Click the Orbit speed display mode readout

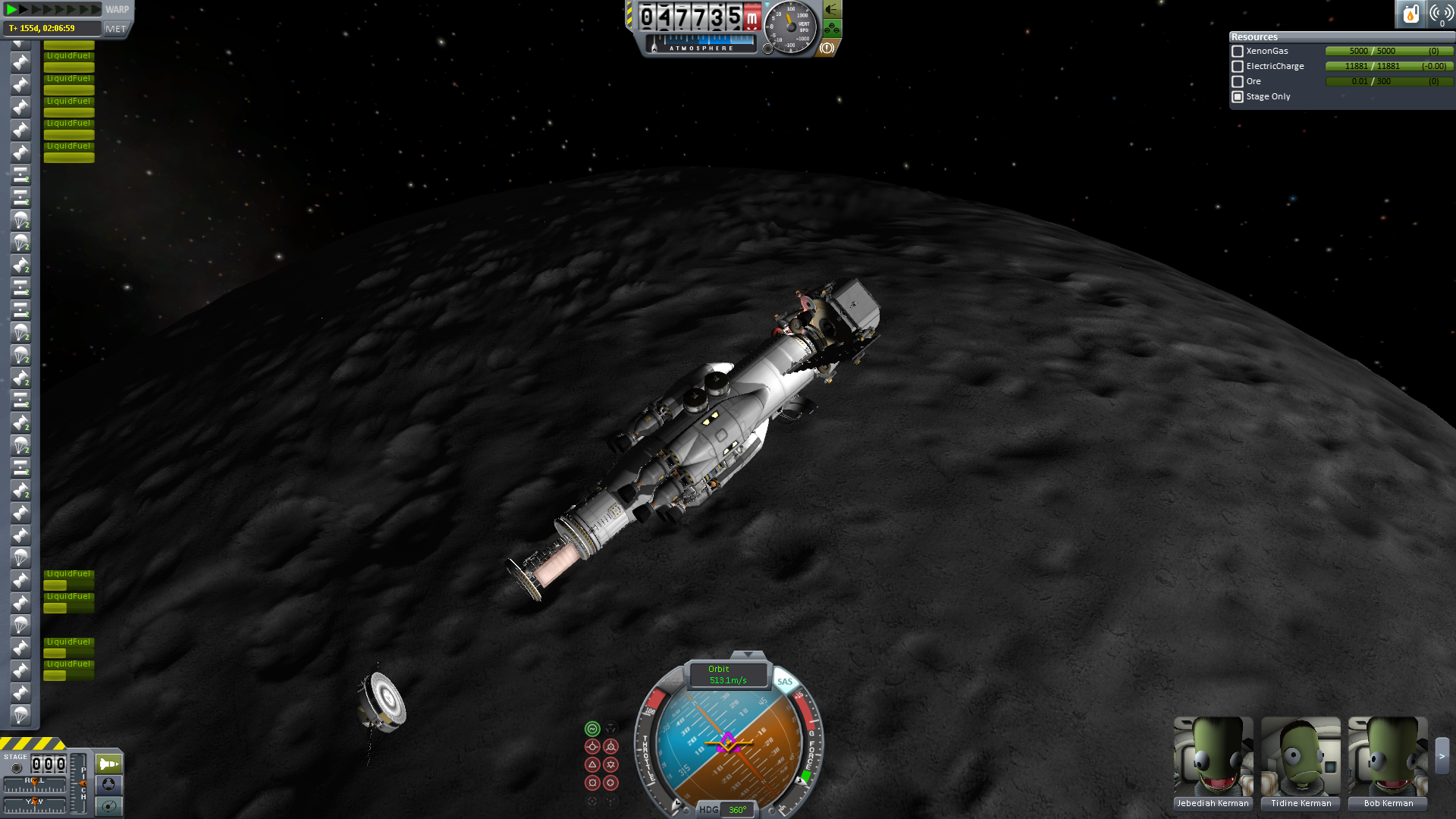tap(727, 674)
